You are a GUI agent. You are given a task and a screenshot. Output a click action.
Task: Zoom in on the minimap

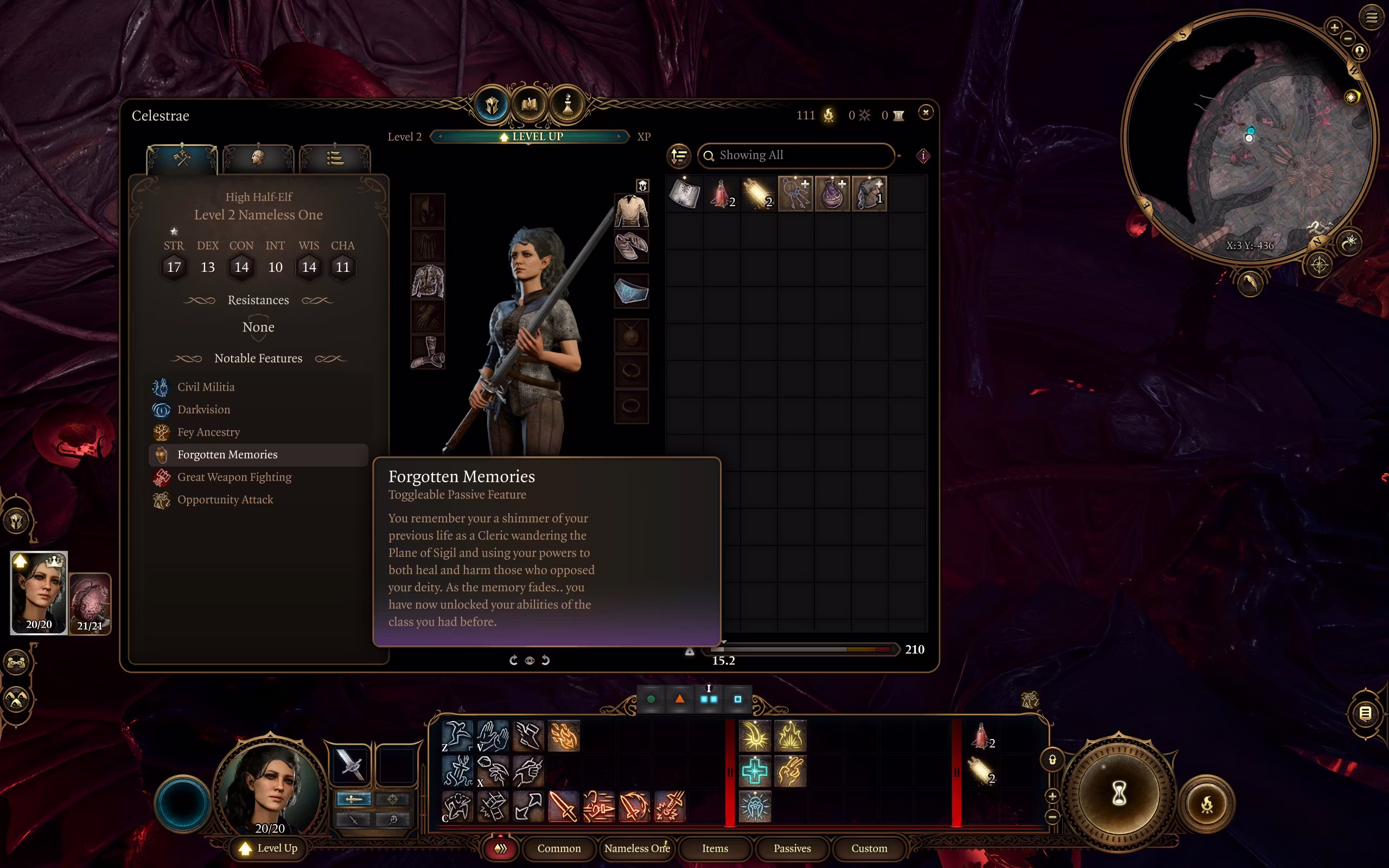coord(1334,27)
